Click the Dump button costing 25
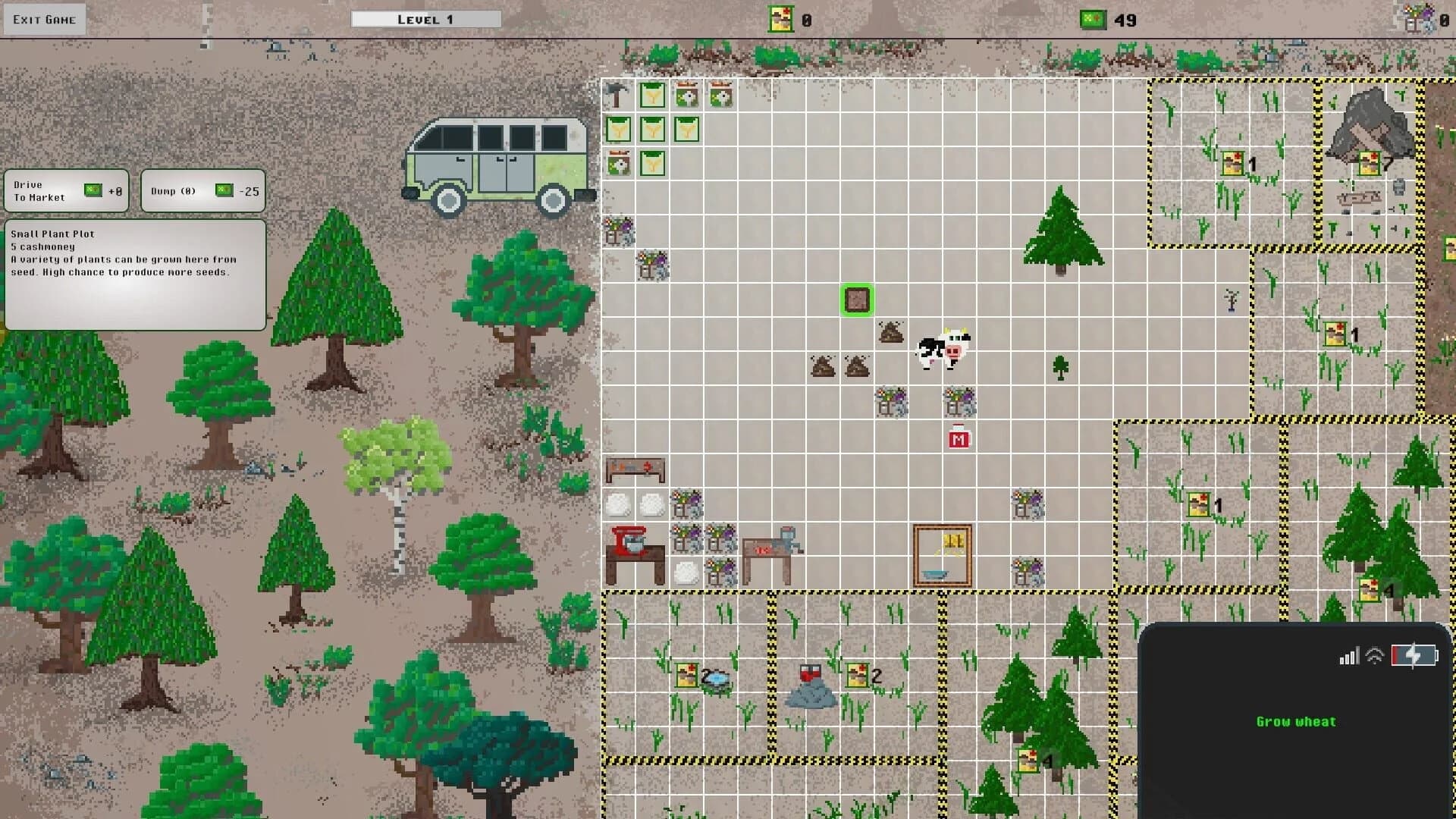Viewport: 1456px width, 819px height. [x=201, y=190]
